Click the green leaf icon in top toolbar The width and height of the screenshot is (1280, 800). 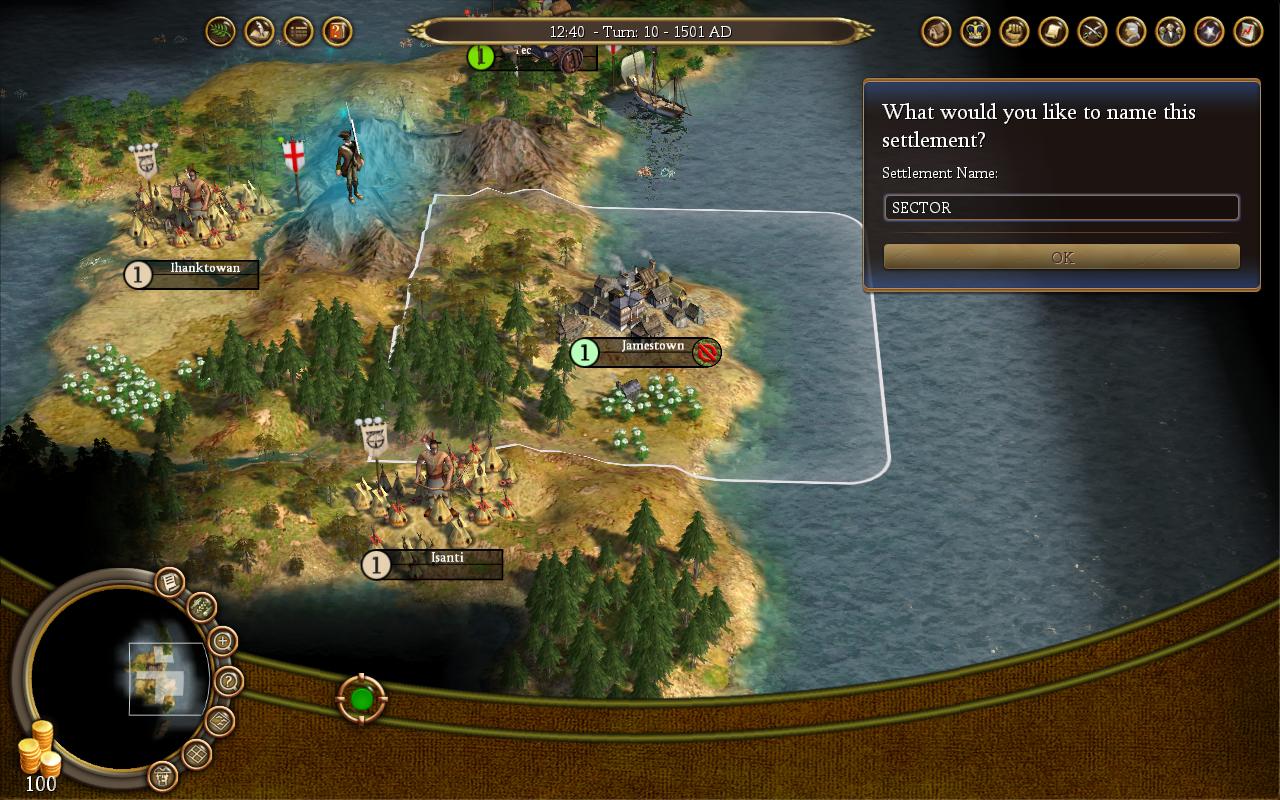[220, 31]
